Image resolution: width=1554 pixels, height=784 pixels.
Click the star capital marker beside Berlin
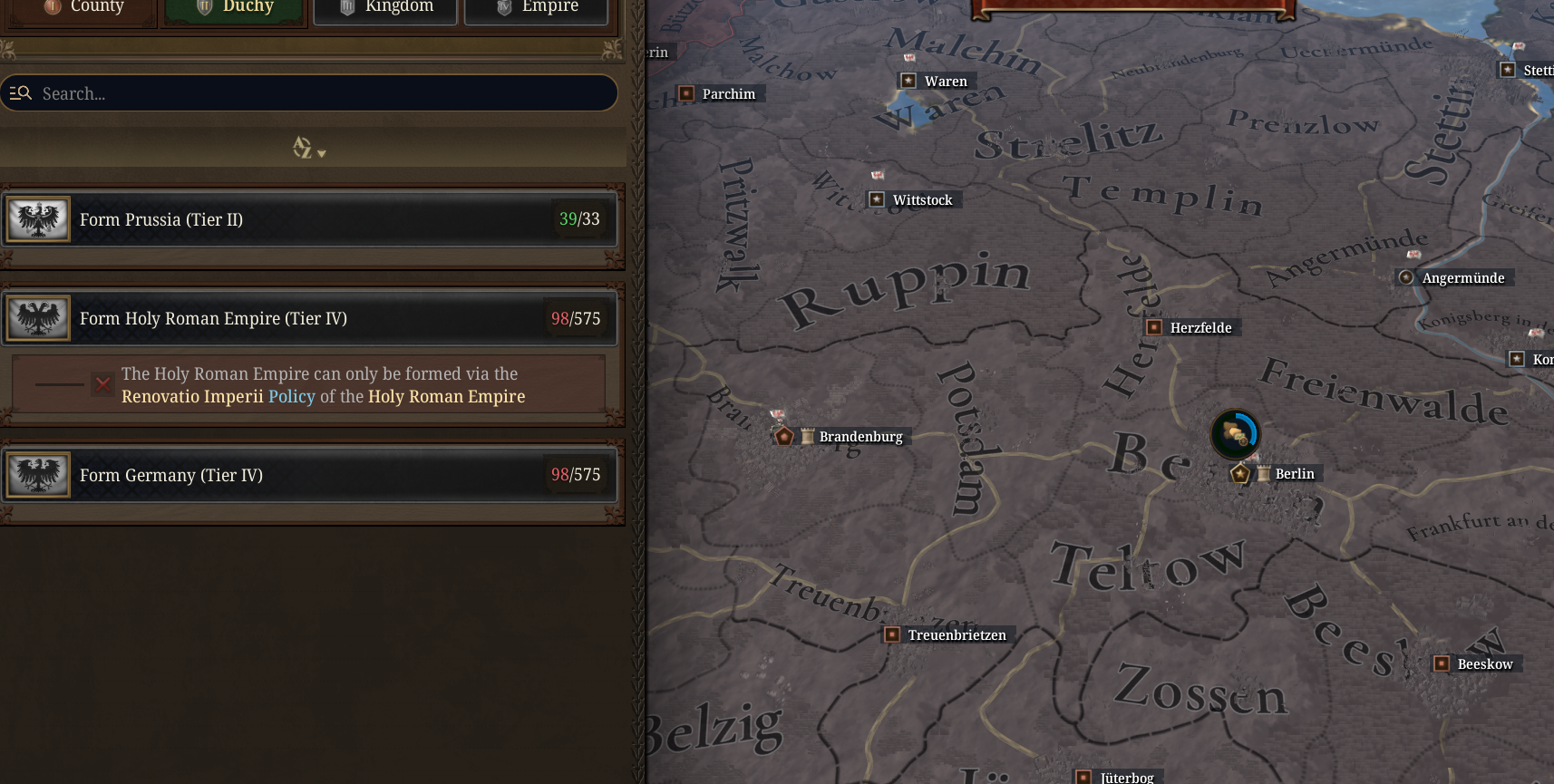[1239, 472]
